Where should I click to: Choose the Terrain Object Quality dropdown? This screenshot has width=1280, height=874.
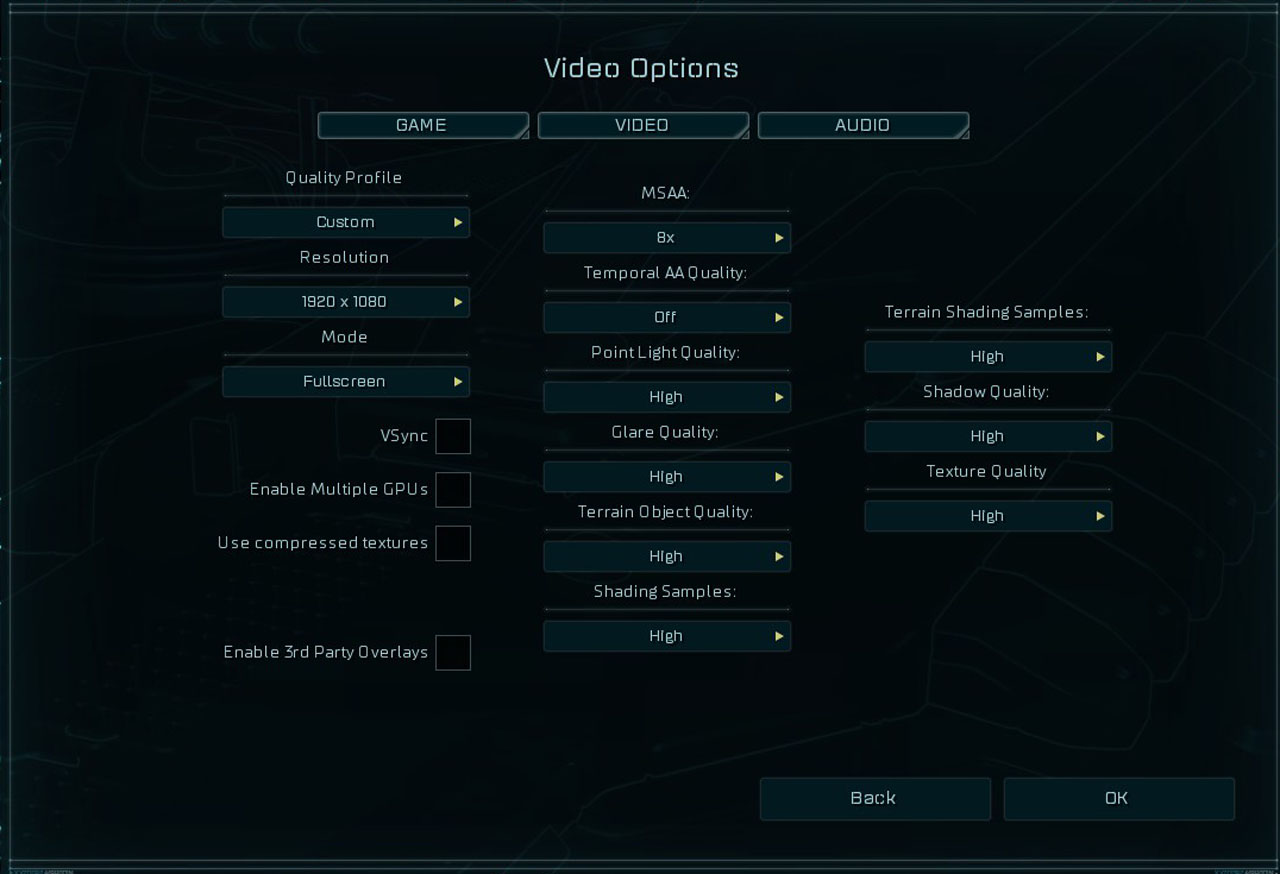[x=667, y=556]
